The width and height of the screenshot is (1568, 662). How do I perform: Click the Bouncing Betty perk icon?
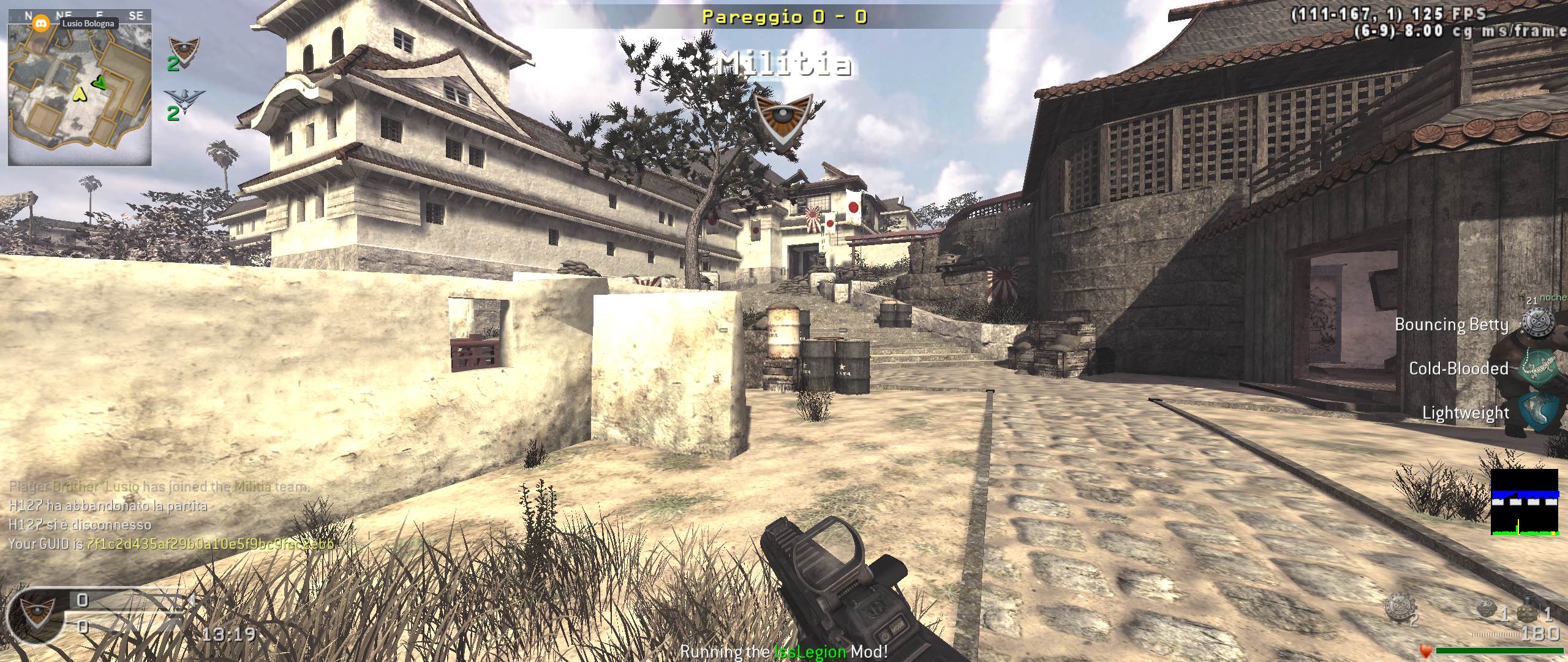click(1537, 324)
